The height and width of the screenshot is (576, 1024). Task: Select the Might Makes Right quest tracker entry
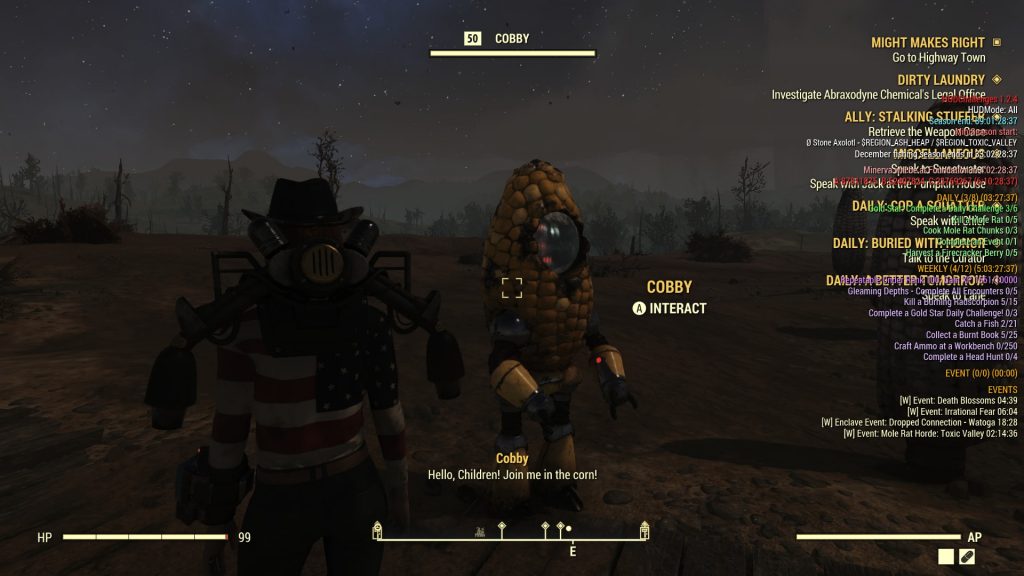(927, 43)
